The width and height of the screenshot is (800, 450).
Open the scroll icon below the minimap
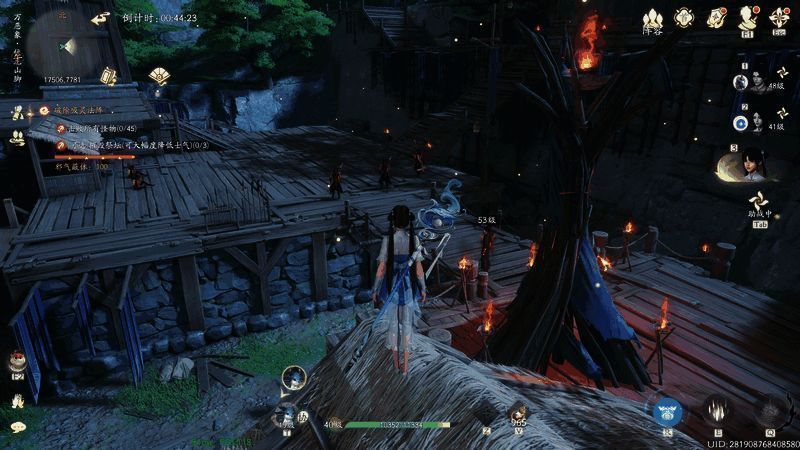click(x=108, y=76)
